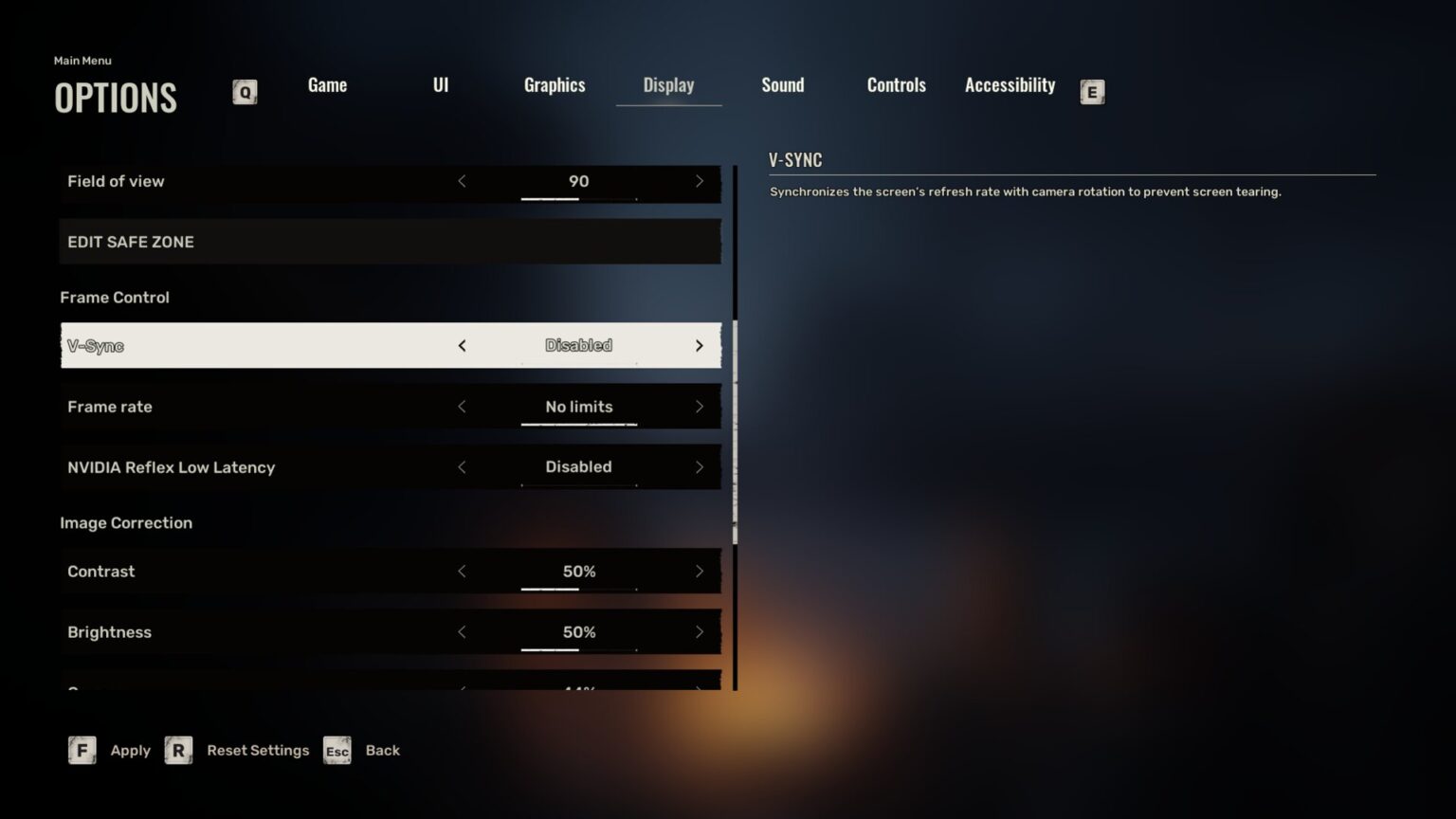Image resolution: width=1456 pixels, height=819 pixels.
Task: Select the Controls tab
Action: [x=895, y=85]
